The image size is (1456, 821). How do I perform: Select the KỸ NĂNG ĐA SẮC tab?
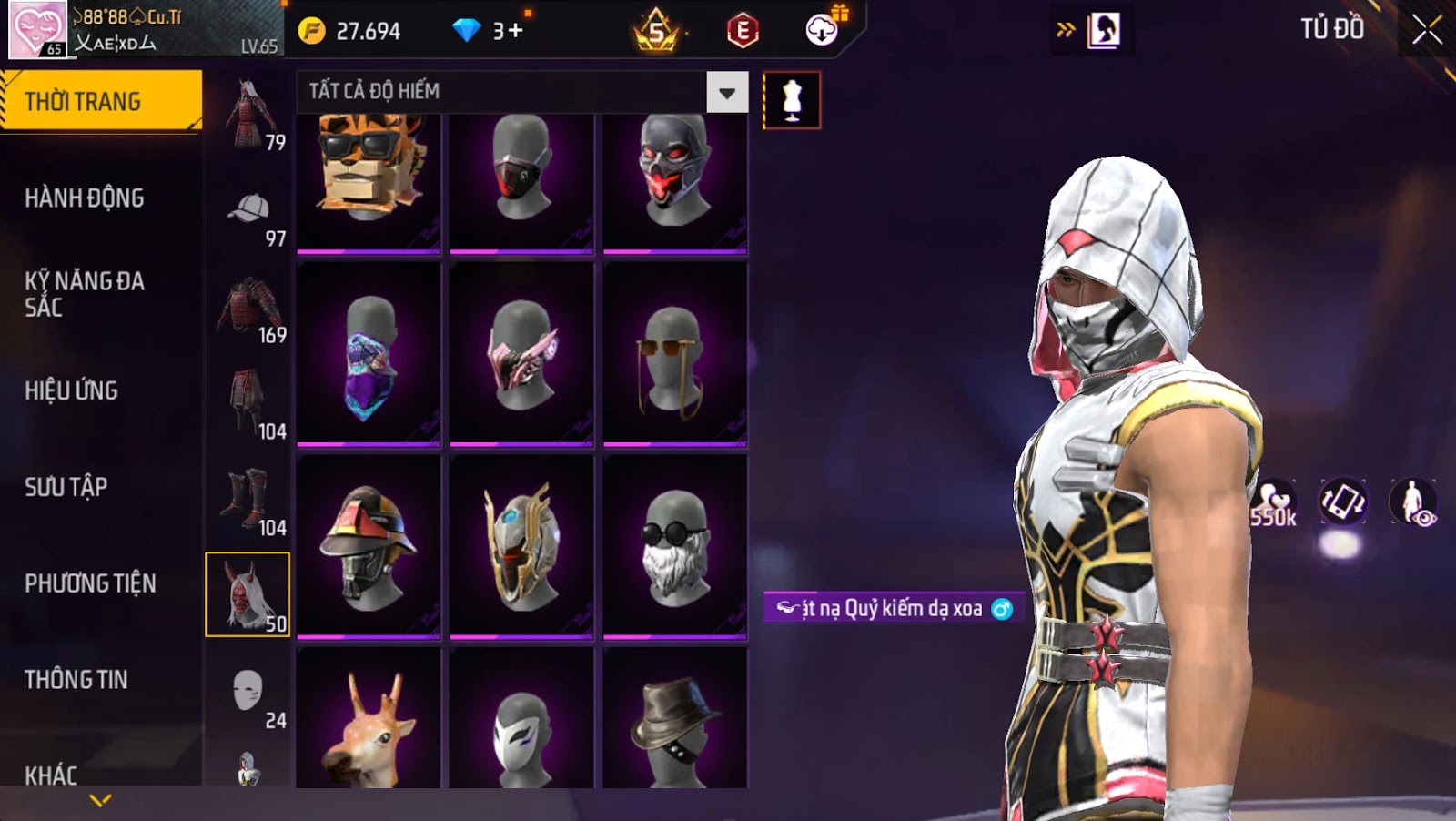pyautogui.click(x=85, y=293)
